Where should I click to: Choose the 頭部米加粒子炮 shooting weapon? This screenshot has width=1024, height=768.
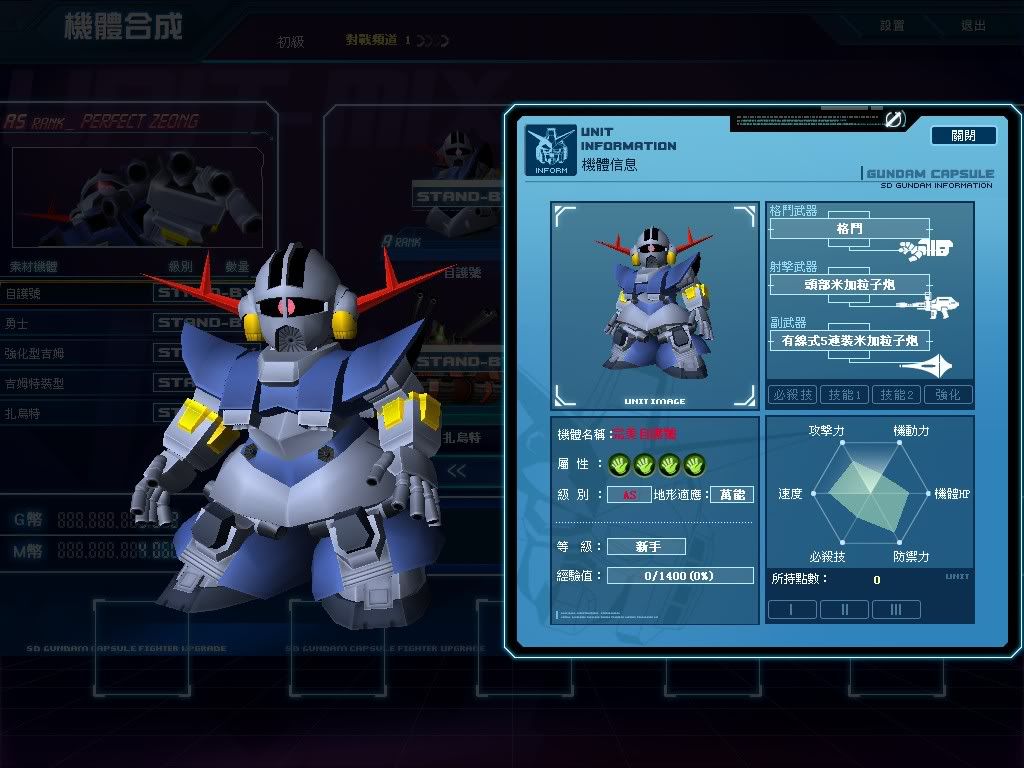point(849,285)
